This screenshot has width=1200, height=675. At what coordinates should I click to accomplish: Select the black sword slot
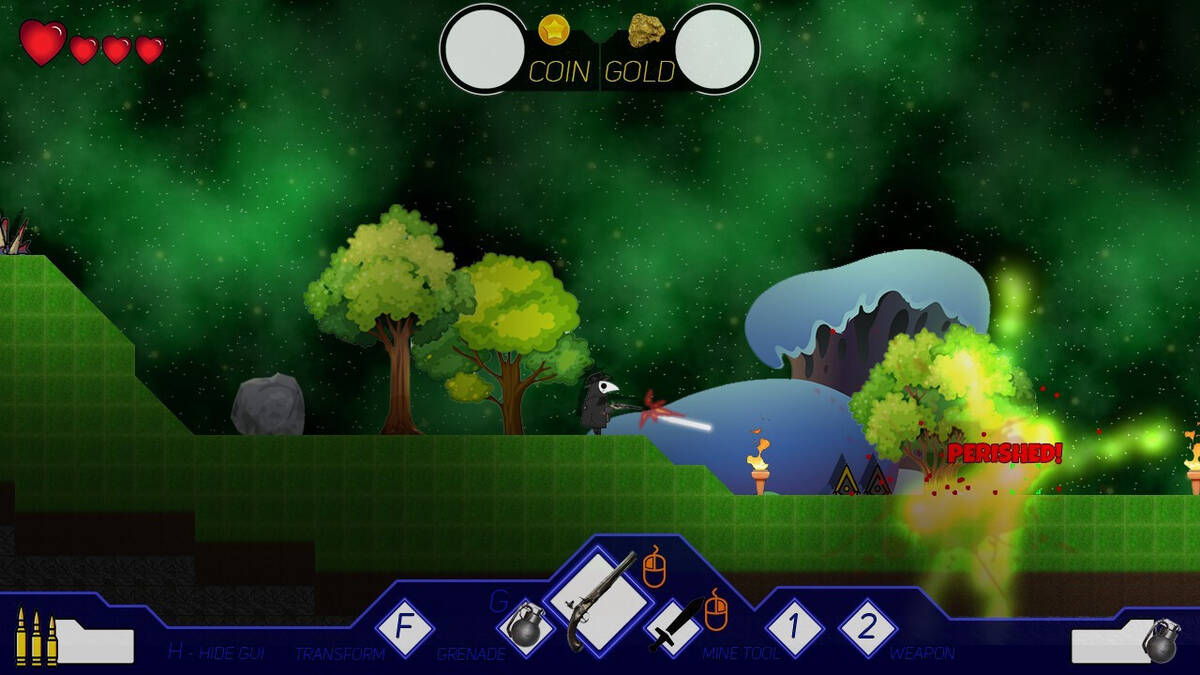point(673,627)
